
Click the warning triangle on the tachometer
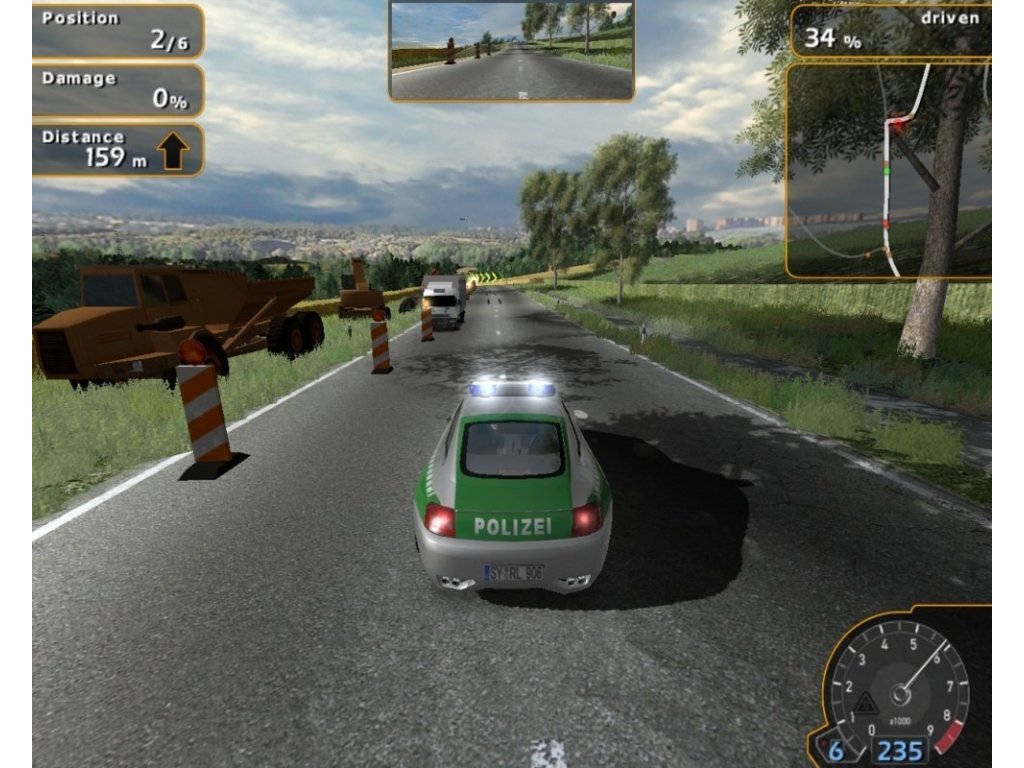pyautogui.click(x=866, y=705)
